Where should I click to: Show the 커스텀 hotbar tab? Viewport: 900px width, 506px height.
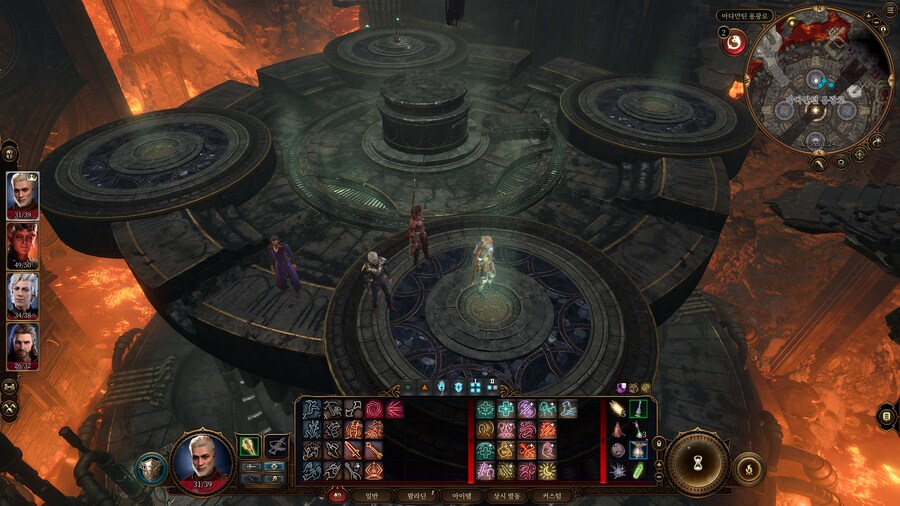(553, 495)
